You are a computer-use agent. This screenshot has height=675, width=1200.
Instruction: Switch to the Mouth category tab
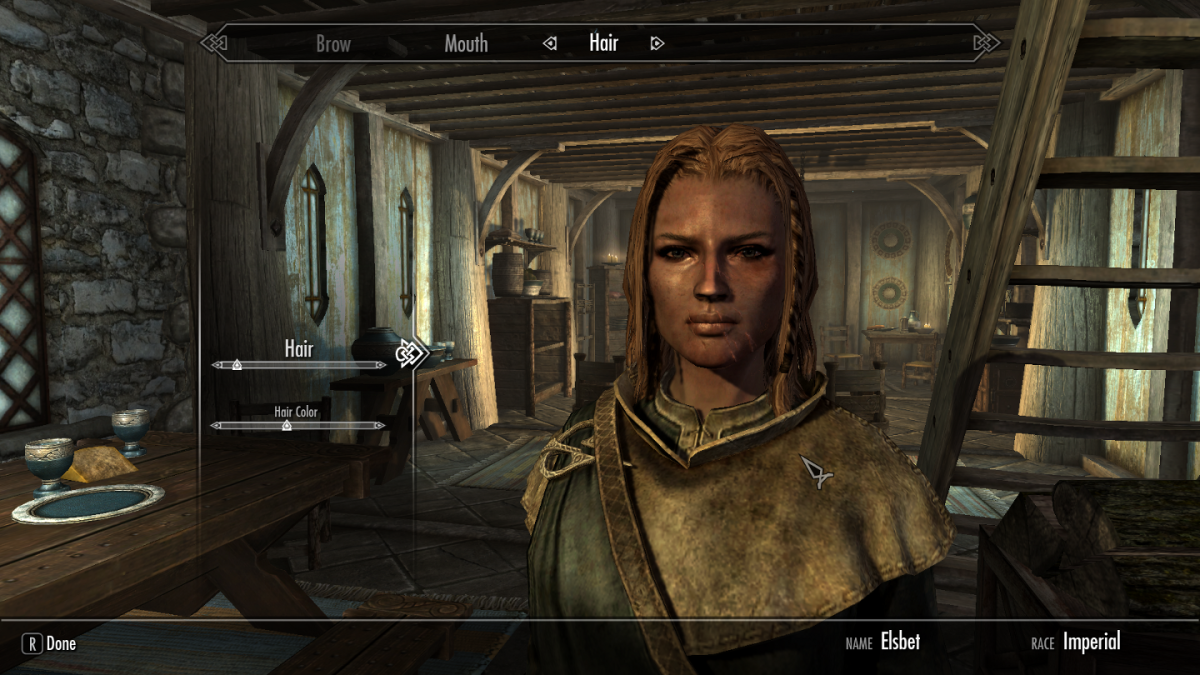click(466, 43)
